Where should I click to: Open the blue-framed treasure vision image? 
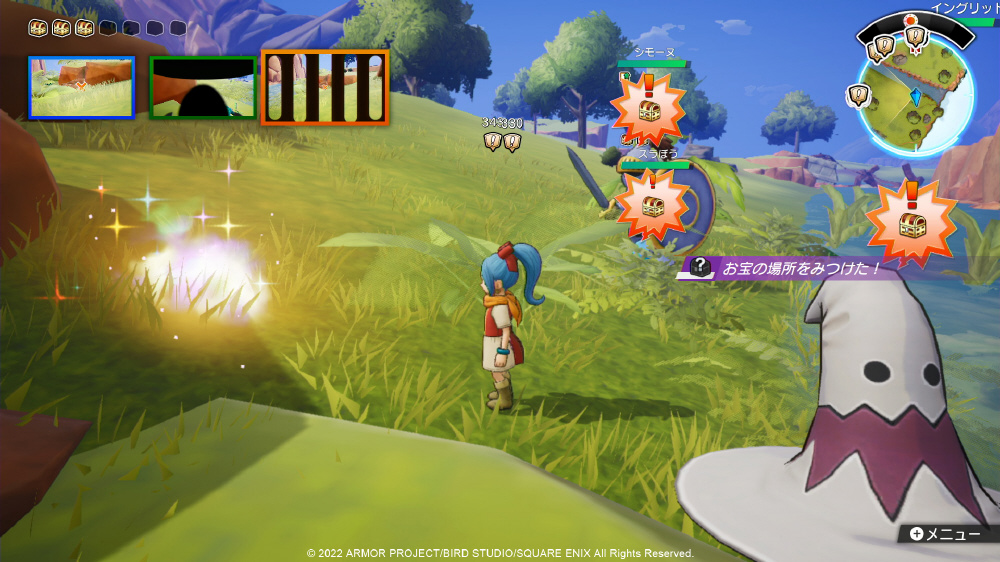[x=81, y=87]
